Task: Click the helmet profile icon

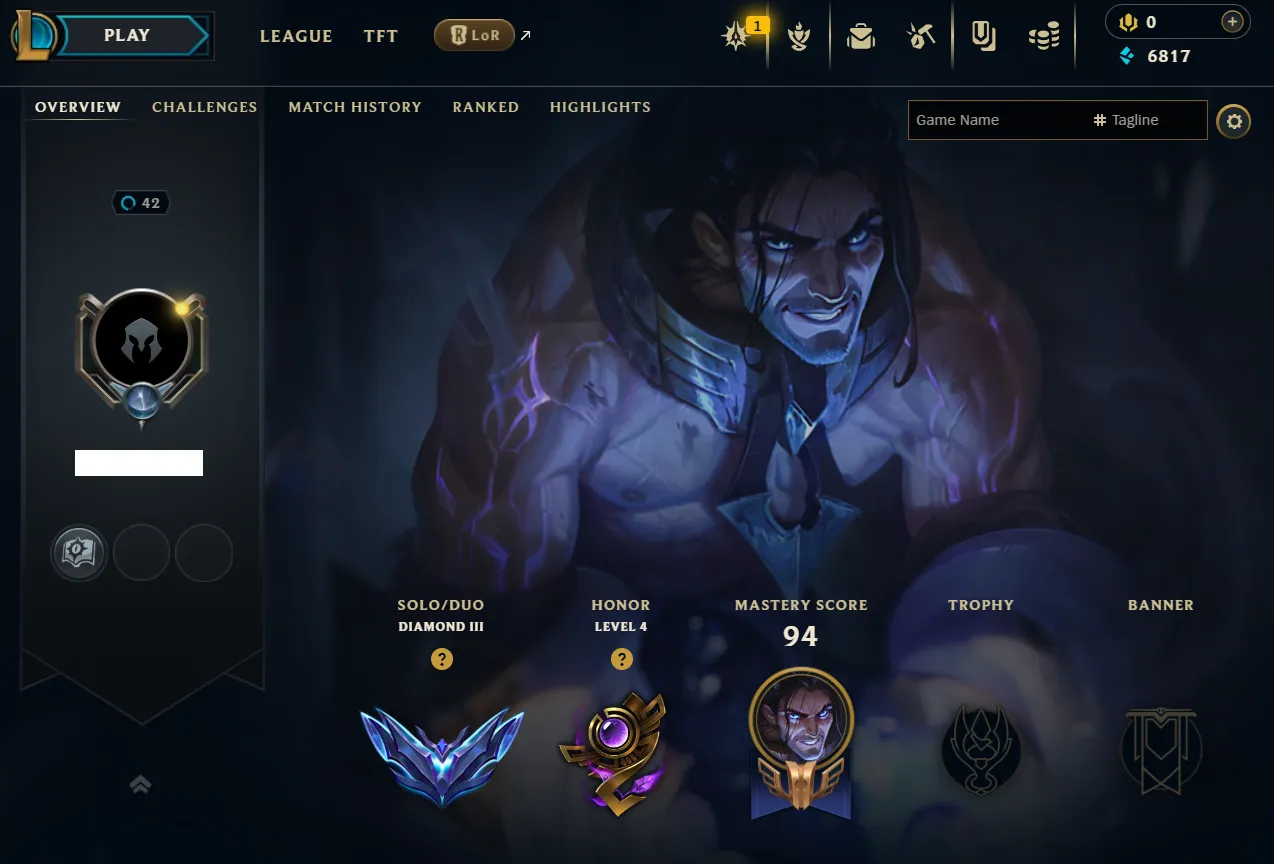Action: point(141,343)
